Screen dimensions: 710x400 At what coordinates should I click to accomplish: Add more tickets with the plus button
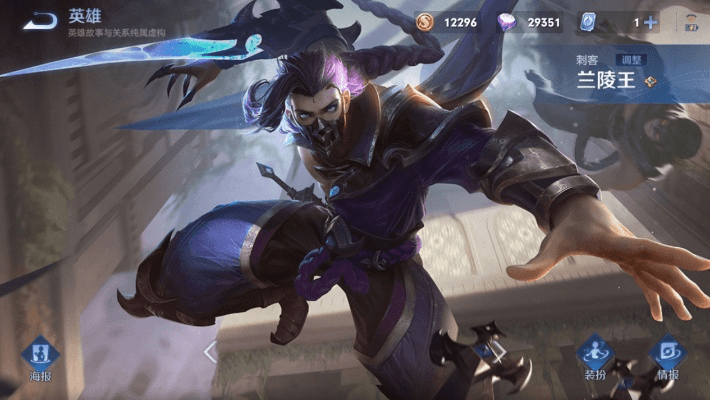(x=651, y=22)
